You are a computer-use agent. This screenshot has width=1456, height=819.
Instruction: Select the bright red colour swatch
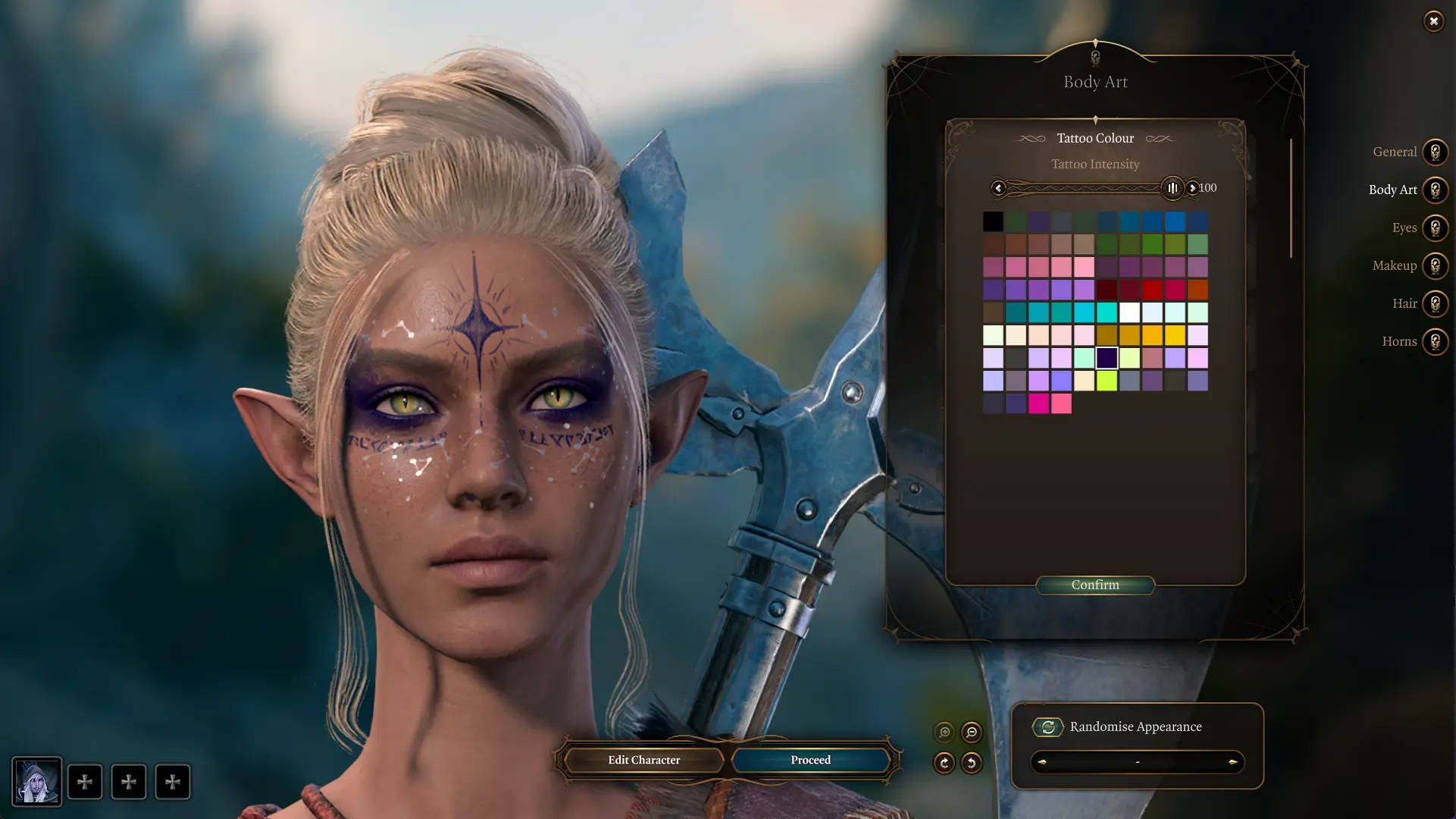click(x=1152, y=290)
